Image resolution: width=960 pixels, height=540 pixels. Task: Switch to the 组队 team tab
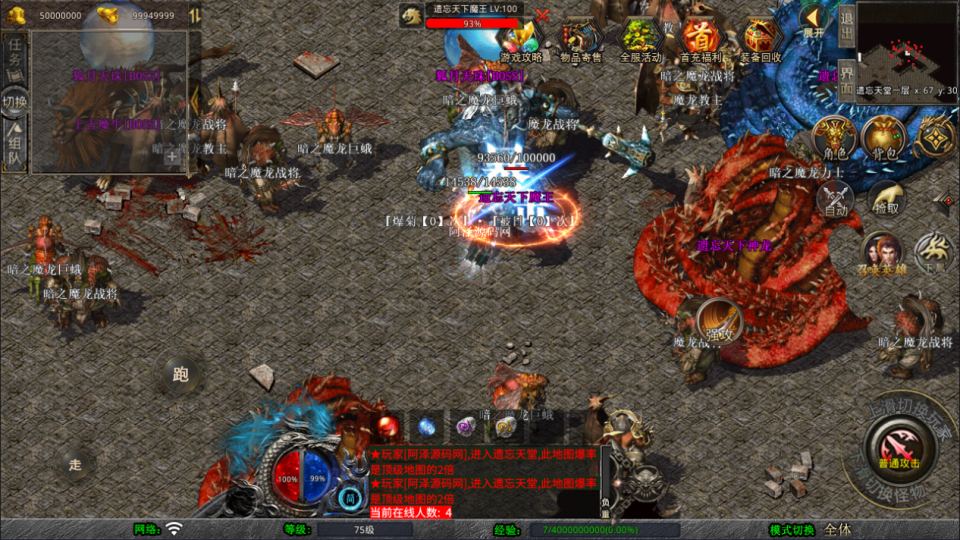pos(14,150)
